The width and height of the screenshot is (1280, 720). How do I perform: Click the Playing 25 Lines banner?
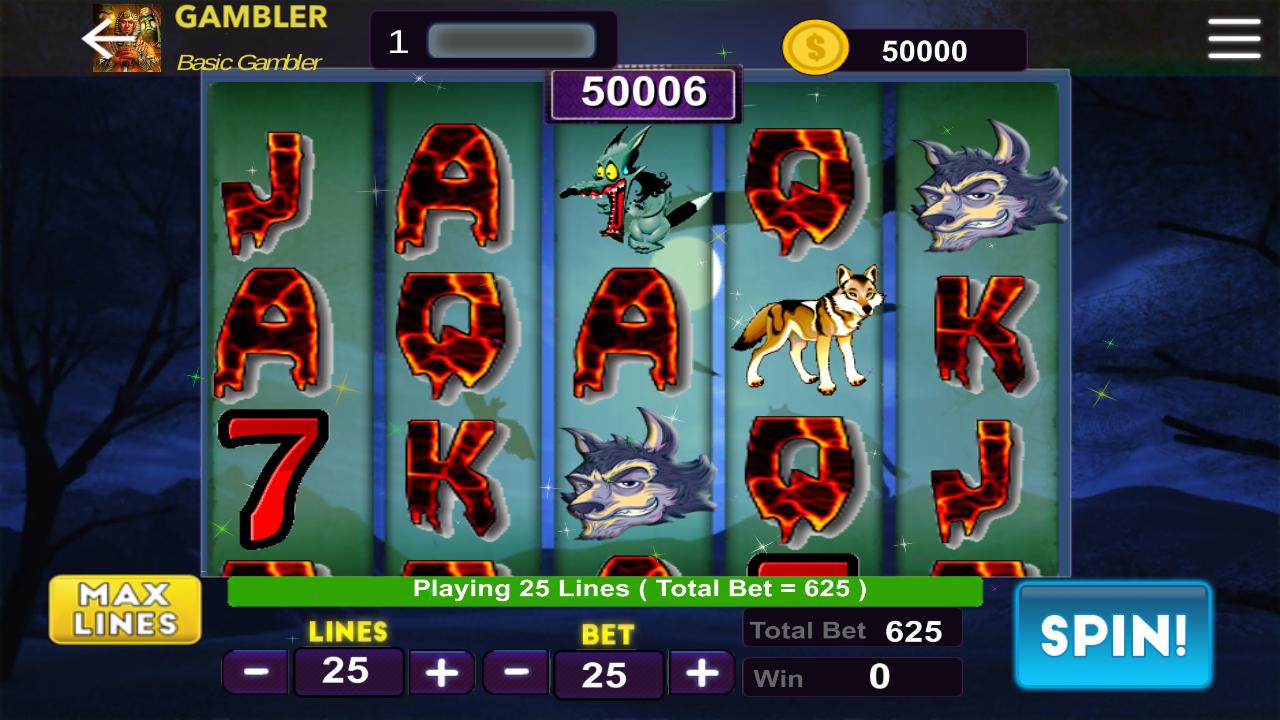[x=604, y=591]
